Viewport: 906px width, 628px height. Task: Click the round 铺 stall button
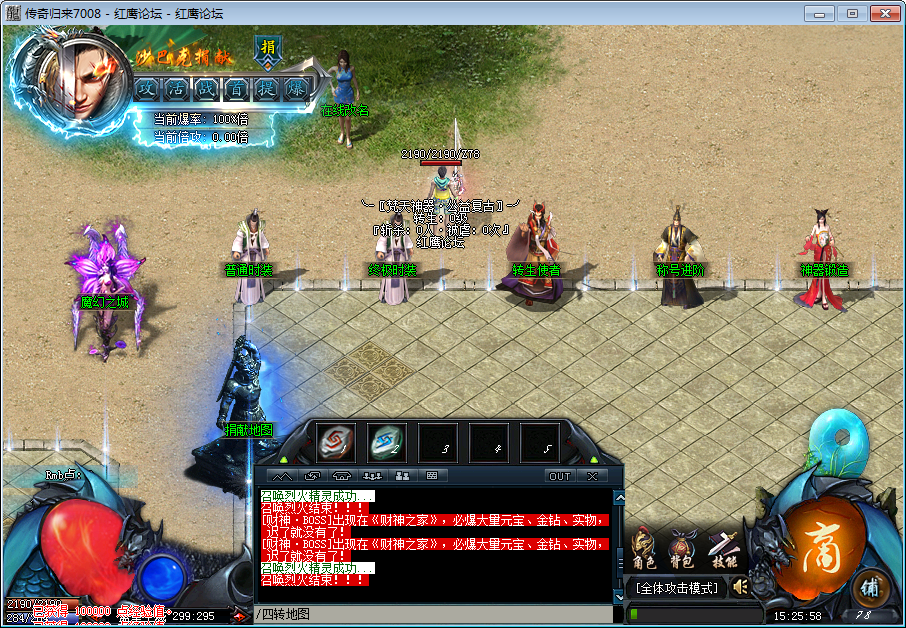coord(872,586)
